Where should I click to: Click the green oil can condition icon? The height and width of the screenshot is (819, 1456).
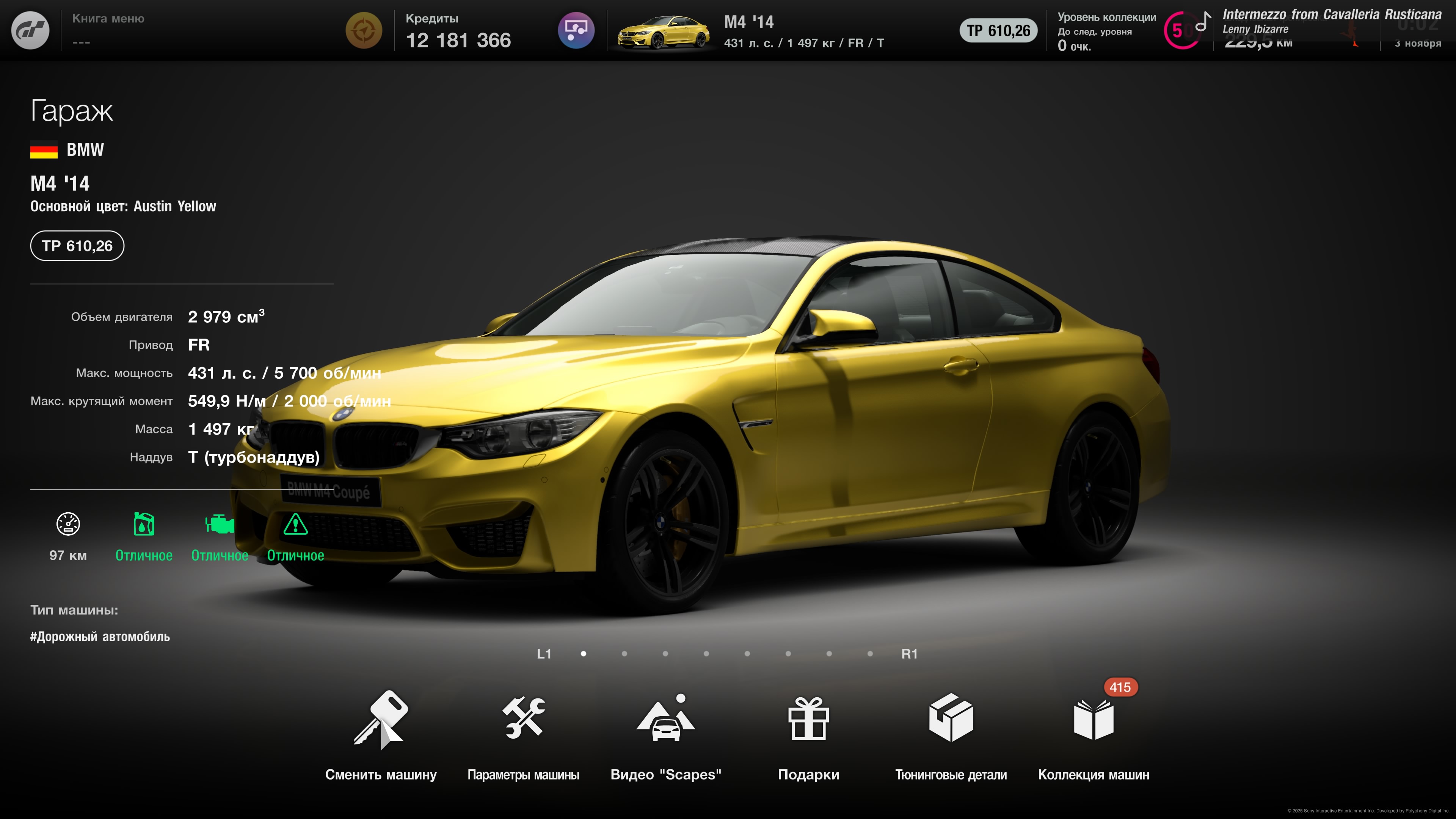[x=144, y=524]
